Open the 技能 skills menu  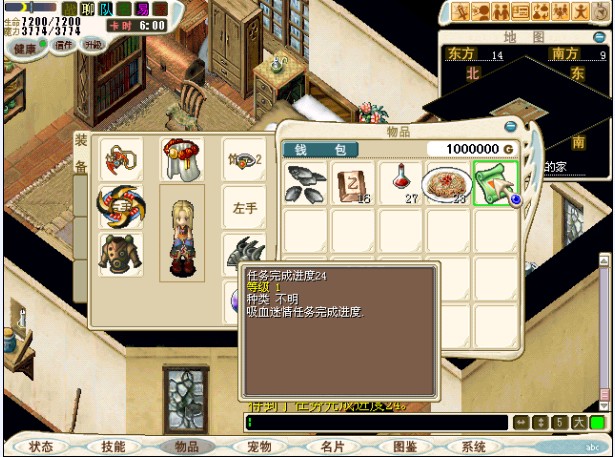(113, 446)
